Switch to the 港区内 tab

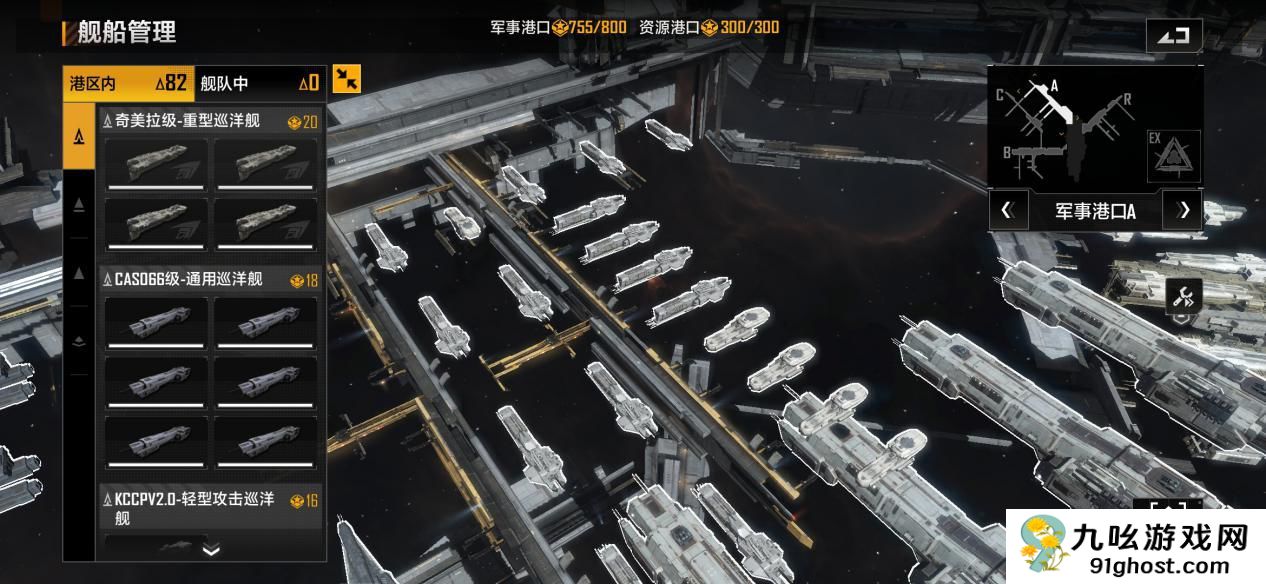[127, 83]
